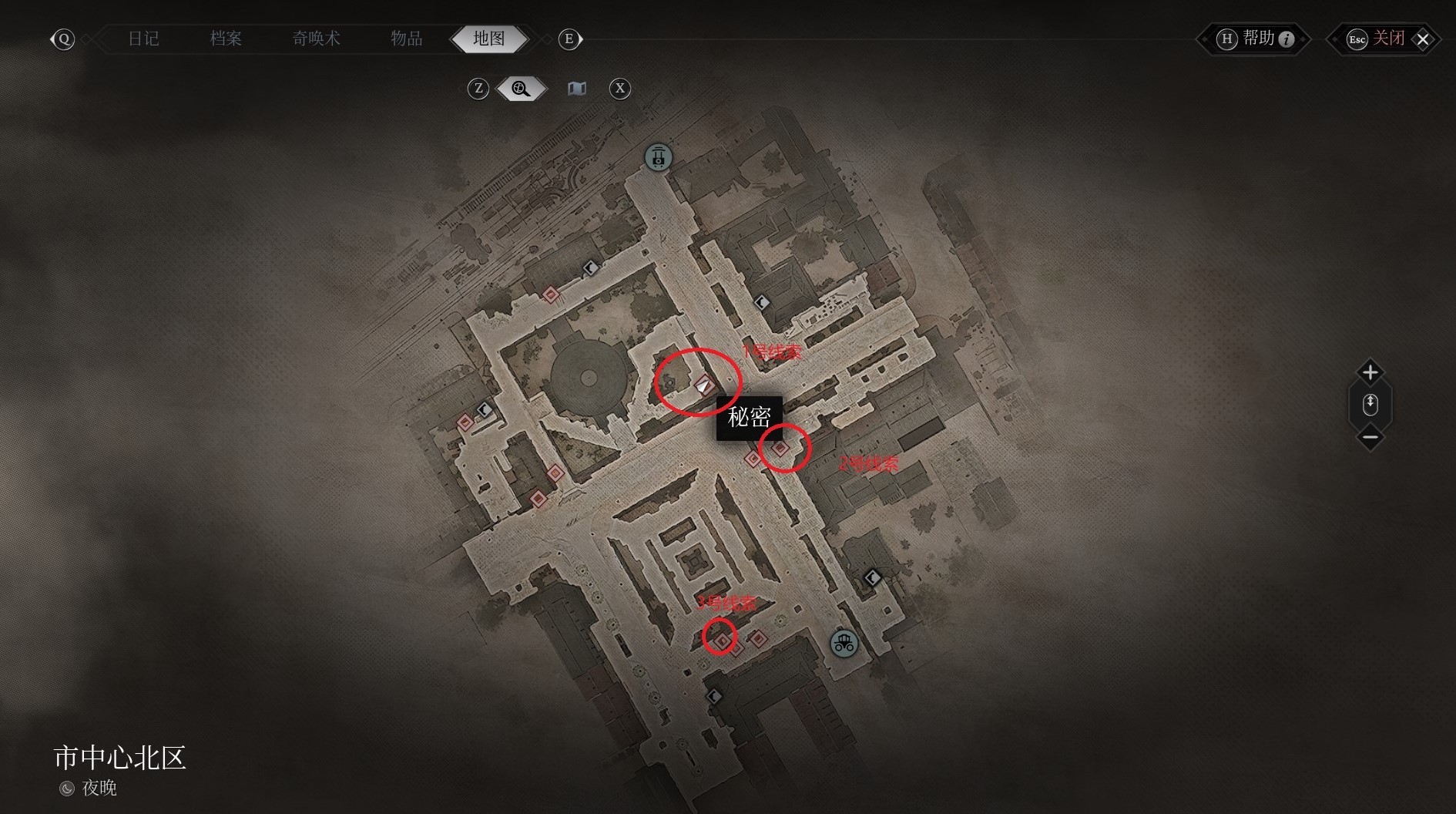Image resolution: width=1456 pixels, height=814 pixels.
Task: Show the 物品 items tab
Action: tap(406, 39)
